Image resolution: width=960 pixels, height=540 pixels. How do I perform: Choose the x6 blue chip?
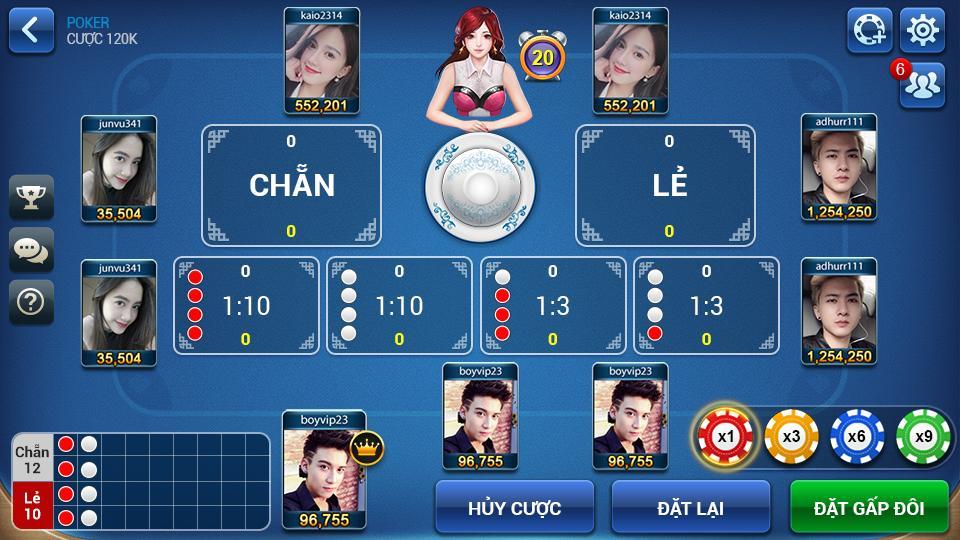pos(857,437)
